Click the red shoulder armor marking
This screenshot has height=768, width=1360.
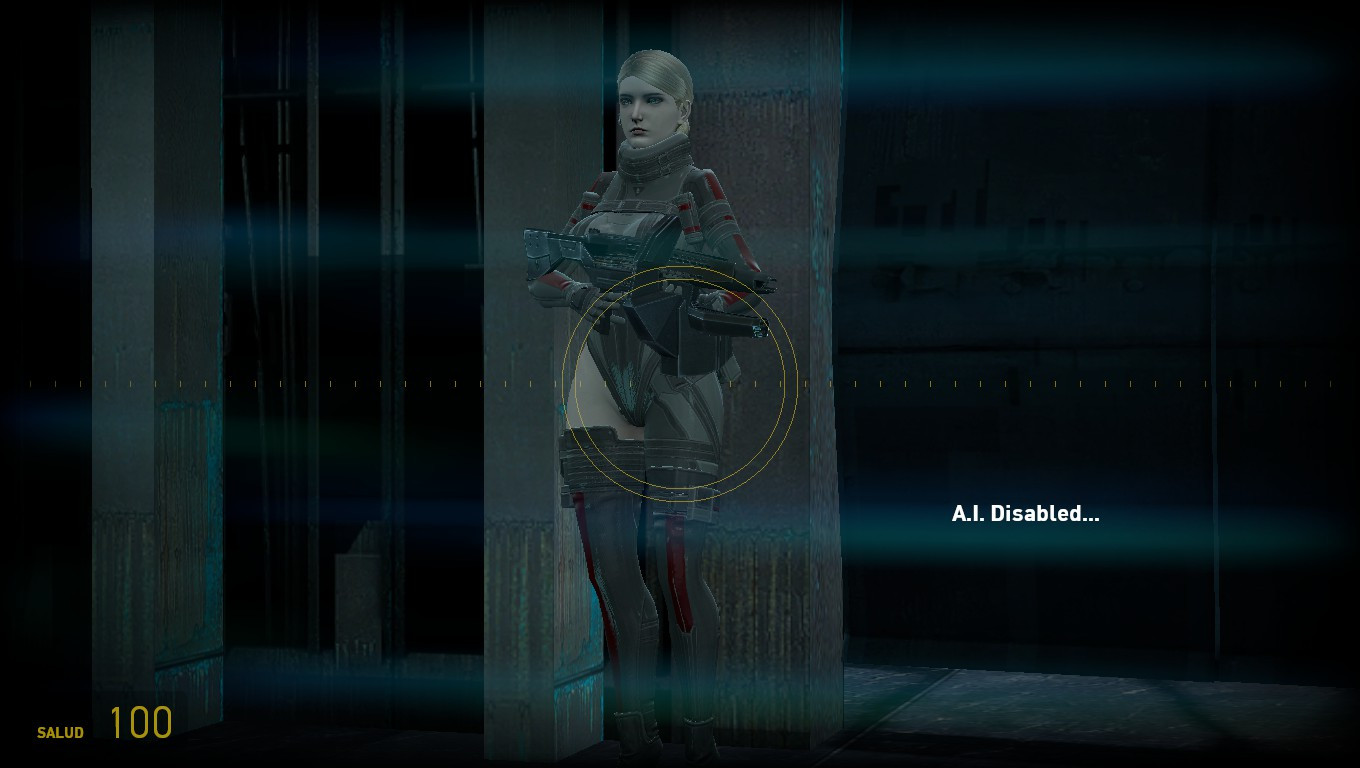tap(710, 185)
